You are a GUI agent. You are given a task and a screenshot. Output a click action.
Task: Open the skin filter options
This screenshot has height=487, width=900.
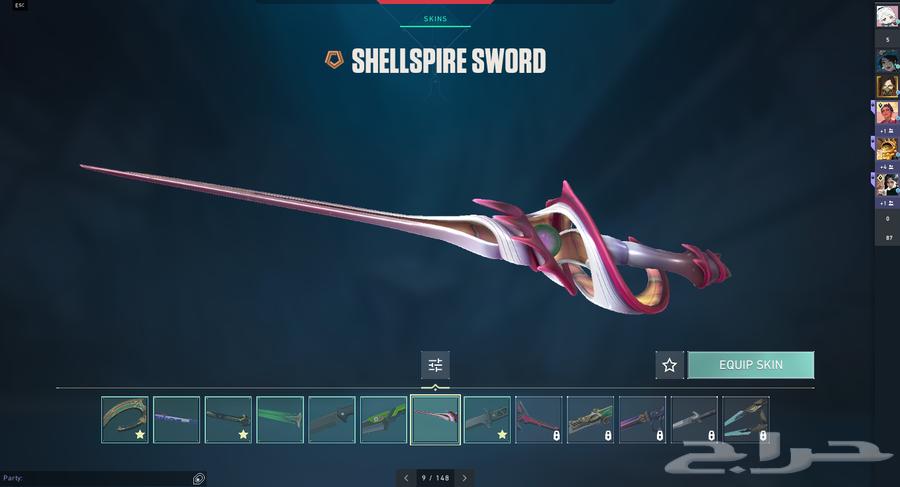(x=435, y=365)
